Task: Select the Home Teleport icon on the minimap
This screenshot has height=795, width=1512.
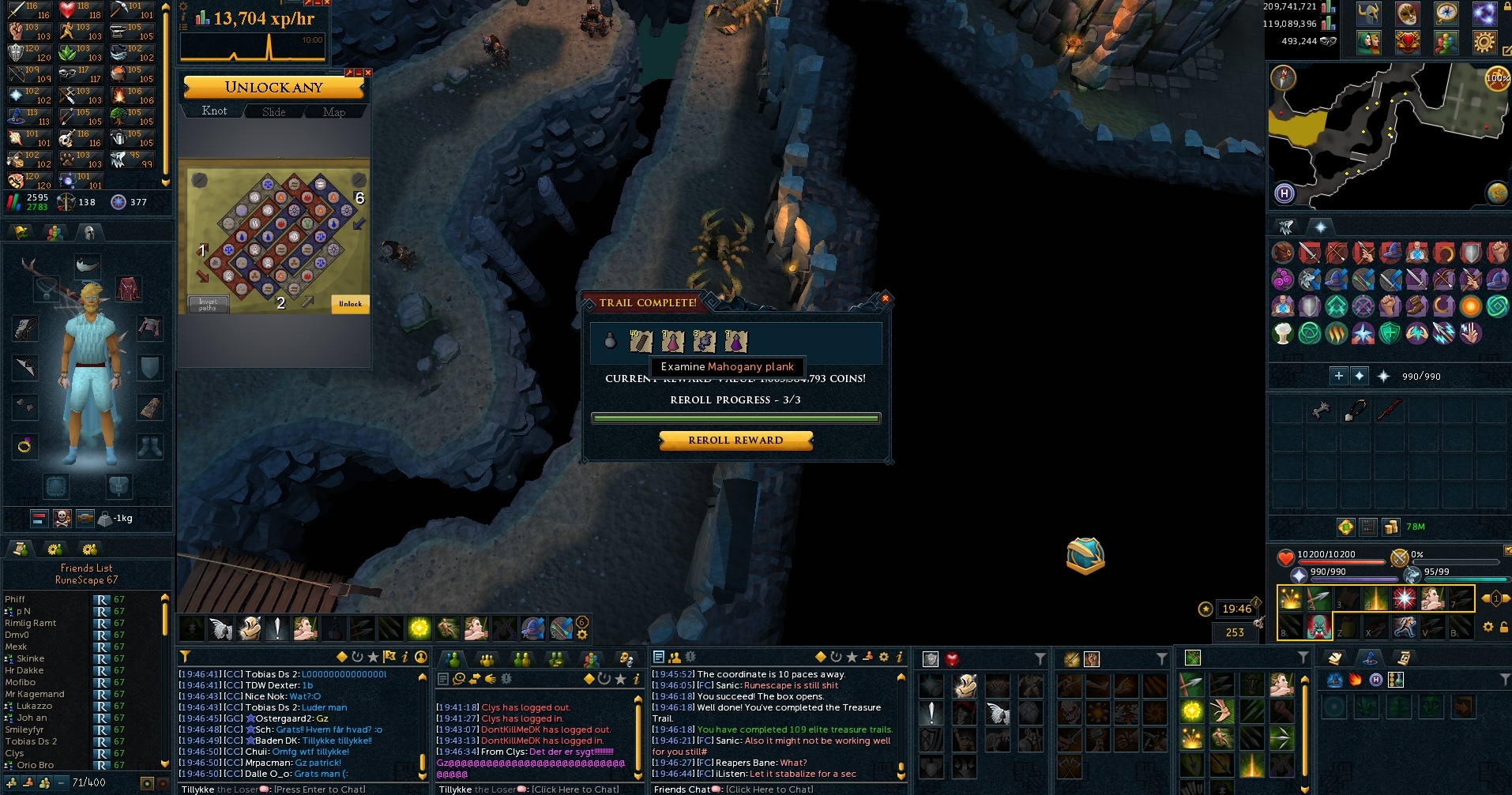Action: (1283, 193)
